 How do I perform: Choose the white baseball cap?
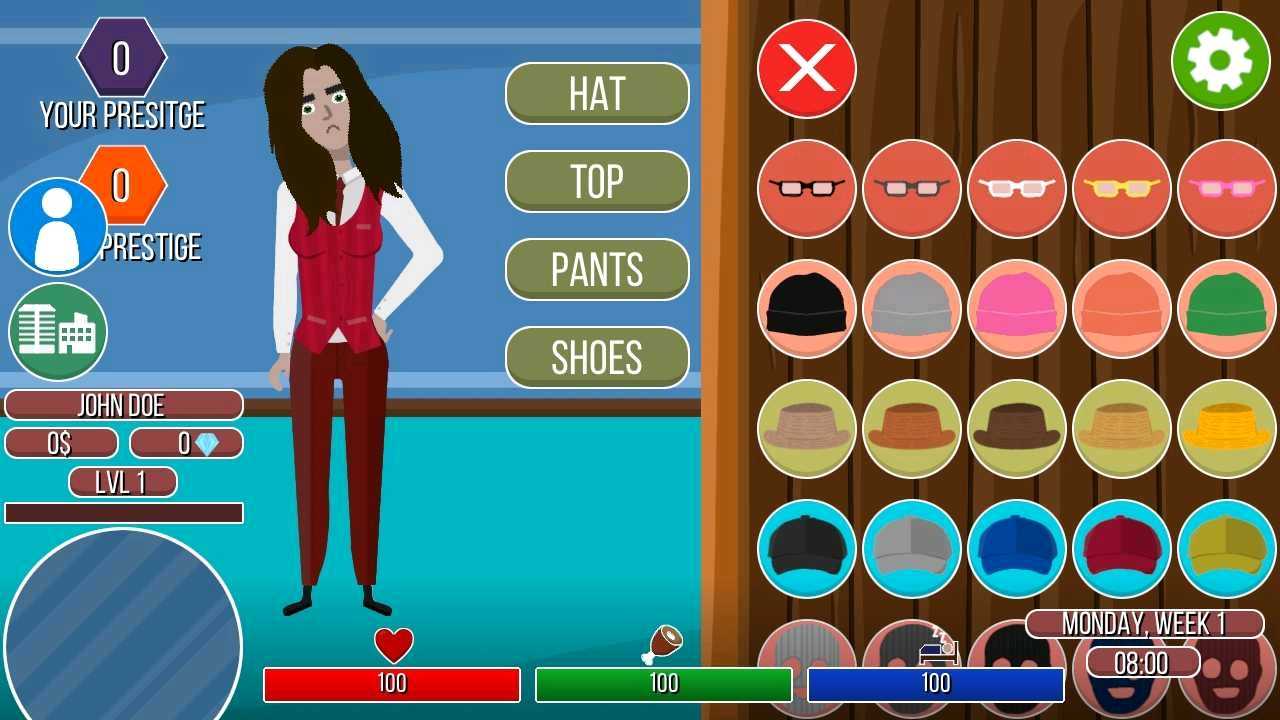click(x=911, y=548)
